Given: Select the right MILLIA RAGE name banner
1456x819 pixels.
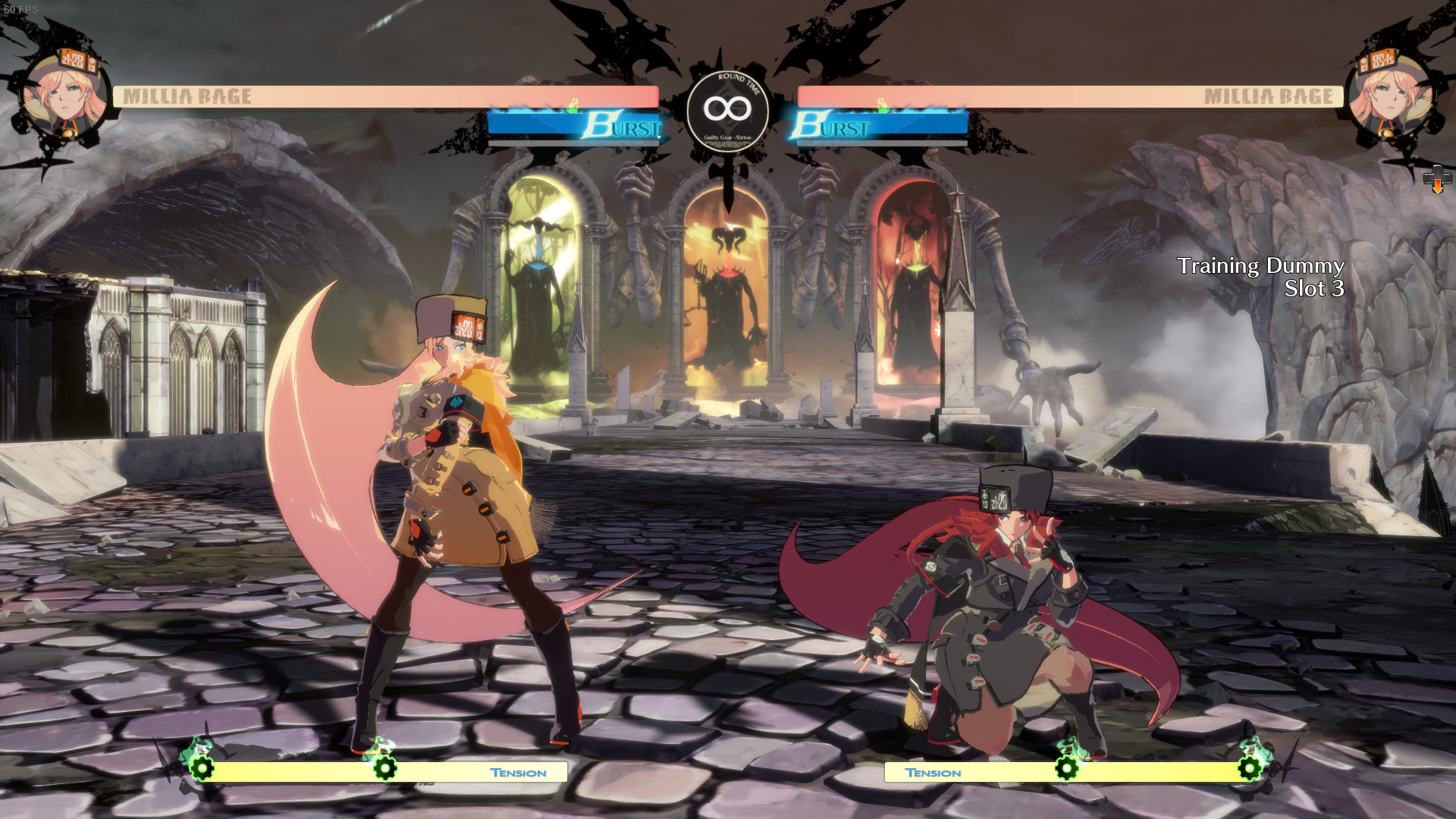Looking at the screenshot, I should click(1268, 96).
